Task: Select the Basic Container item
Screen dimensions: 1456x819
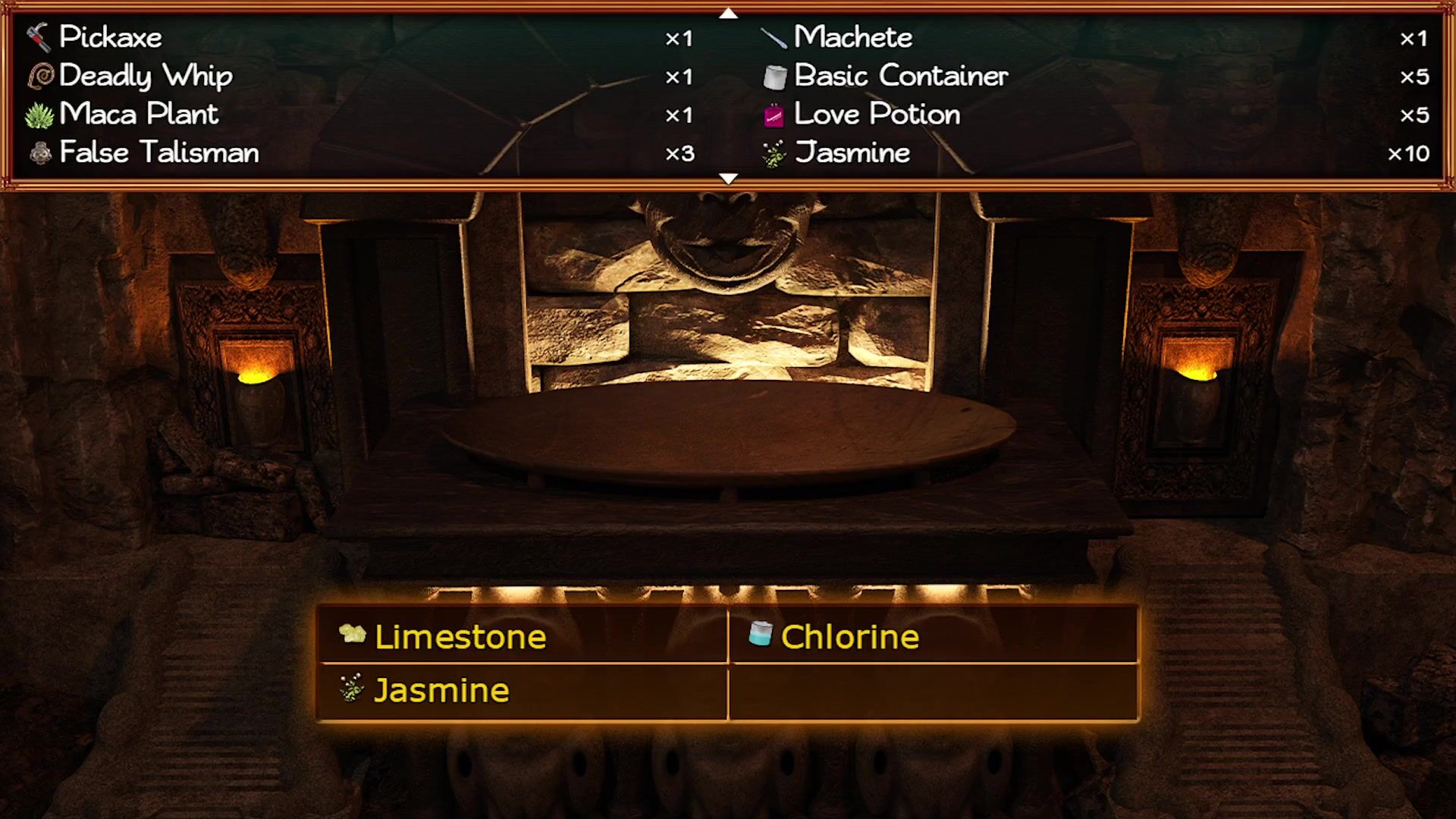Action: (x=901, y=76)
